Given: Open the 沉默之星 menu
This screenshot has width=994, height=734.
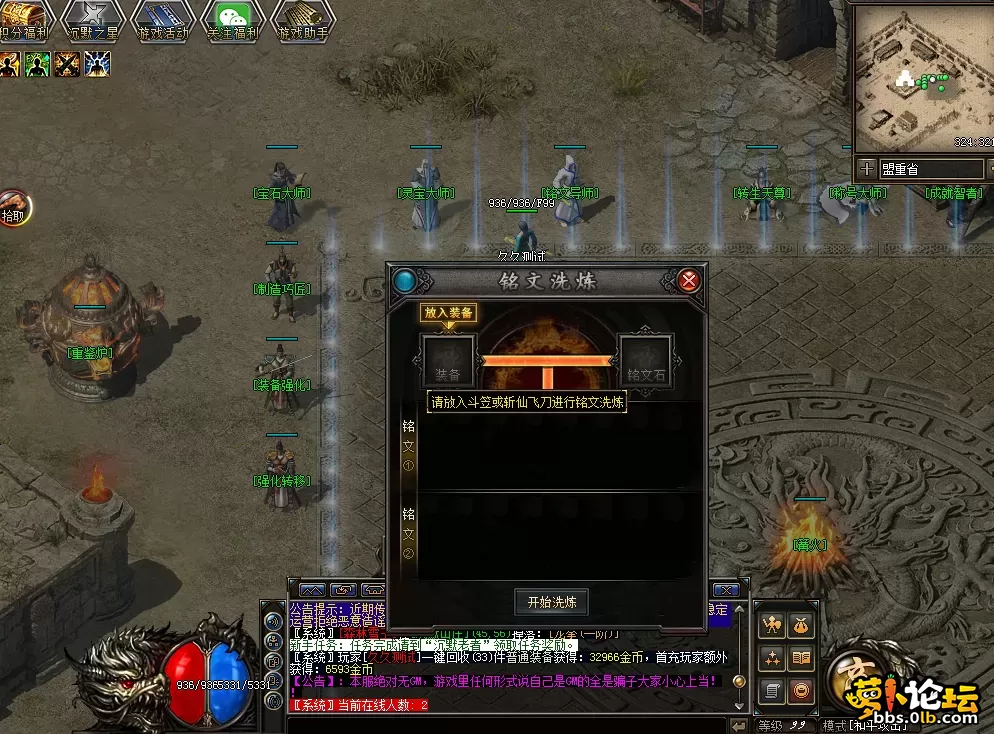Looking at the screenshot, I should coord(92,18).
